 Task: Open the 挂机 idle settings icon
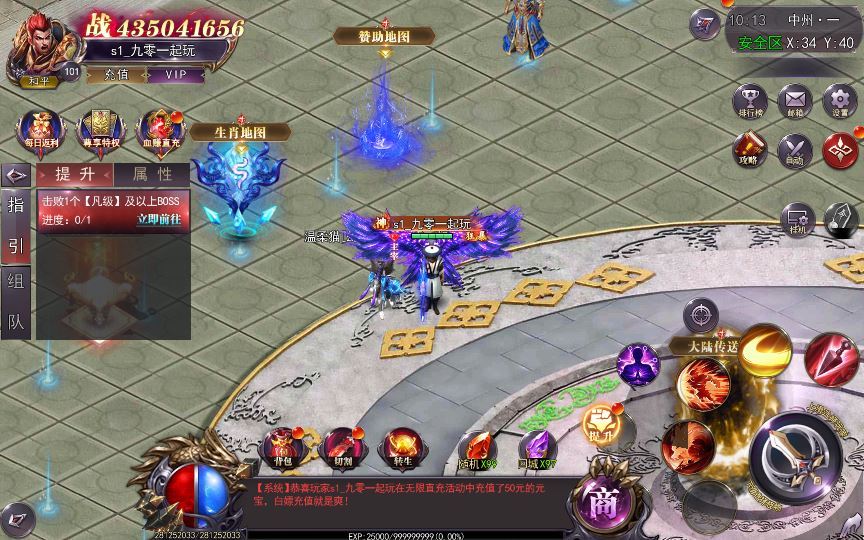click(797, 219)
